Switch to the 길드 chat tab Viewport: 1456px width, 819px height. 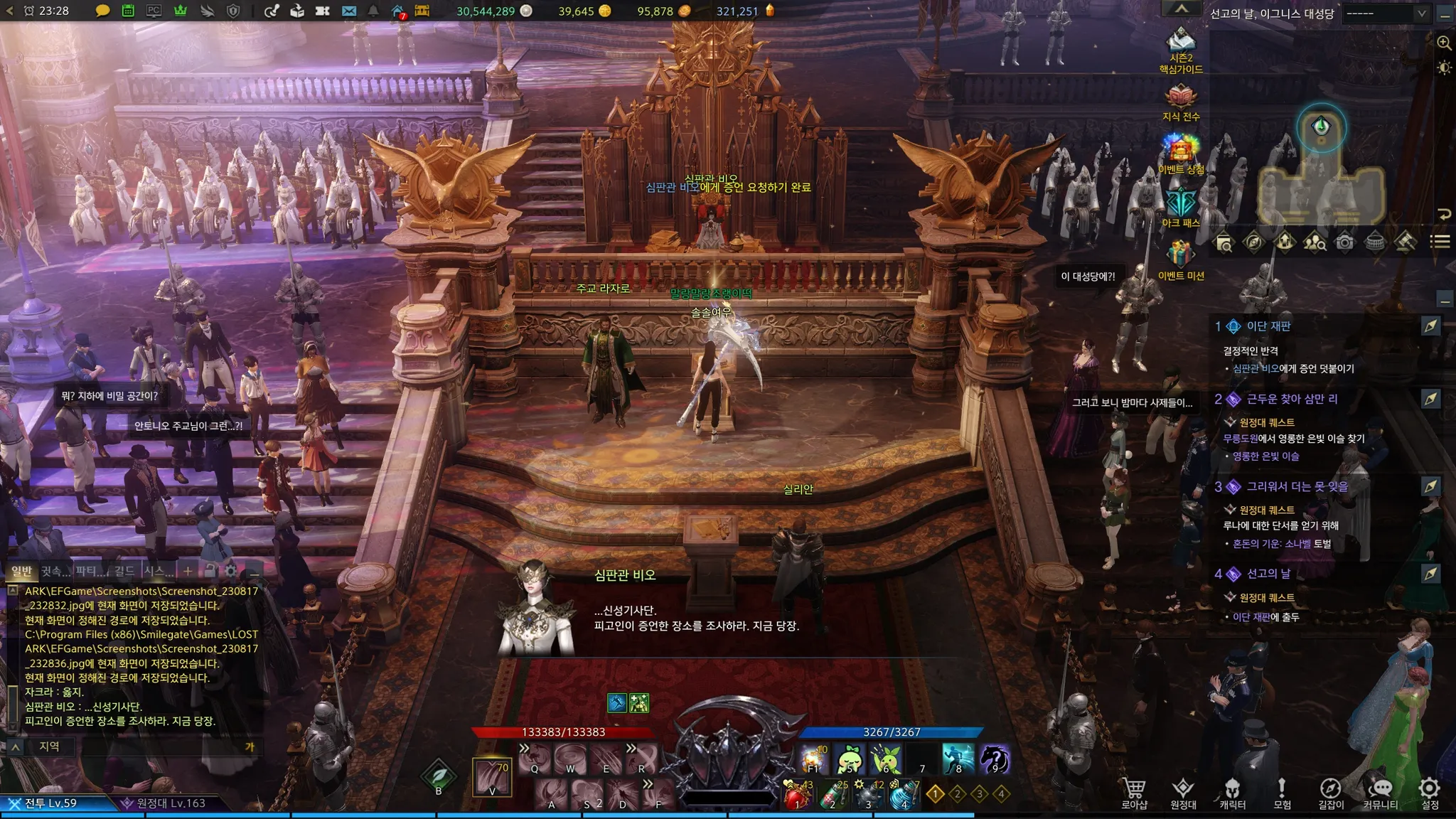coord(124,571)
